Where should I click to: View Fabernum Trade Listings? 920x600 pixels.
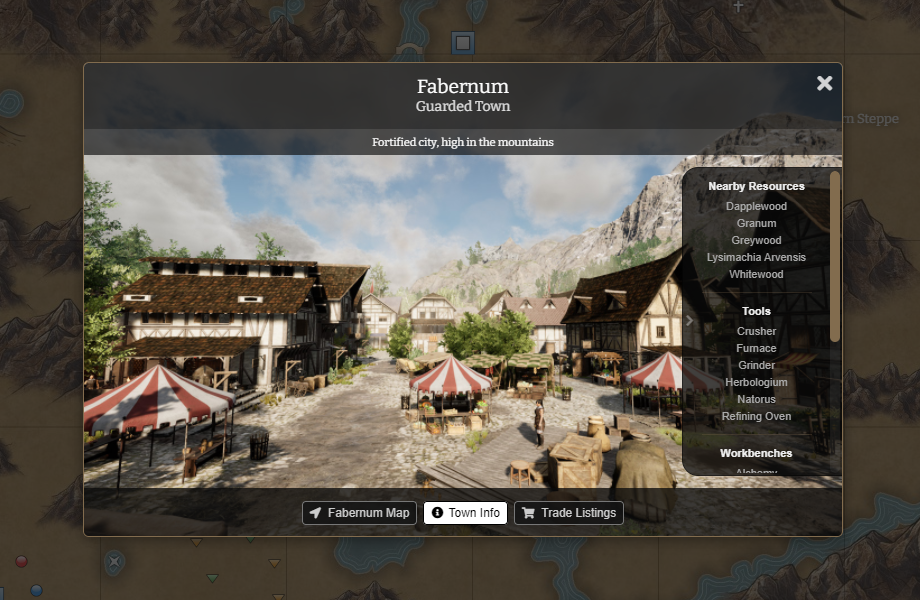coord(569,513)
